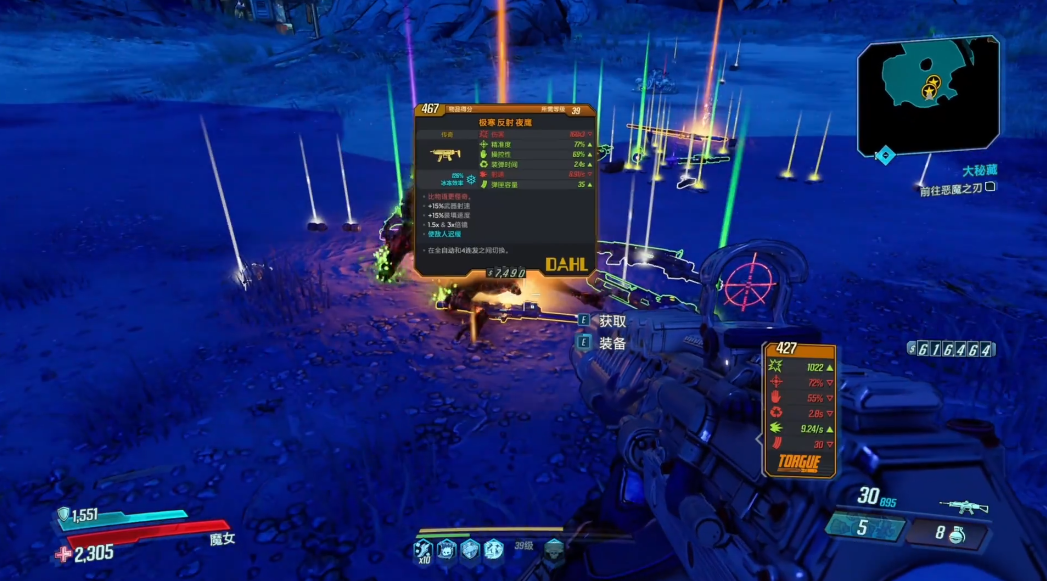
Task: Select the Torgue equipped weapon comparison card
Action: click(800, 410)
